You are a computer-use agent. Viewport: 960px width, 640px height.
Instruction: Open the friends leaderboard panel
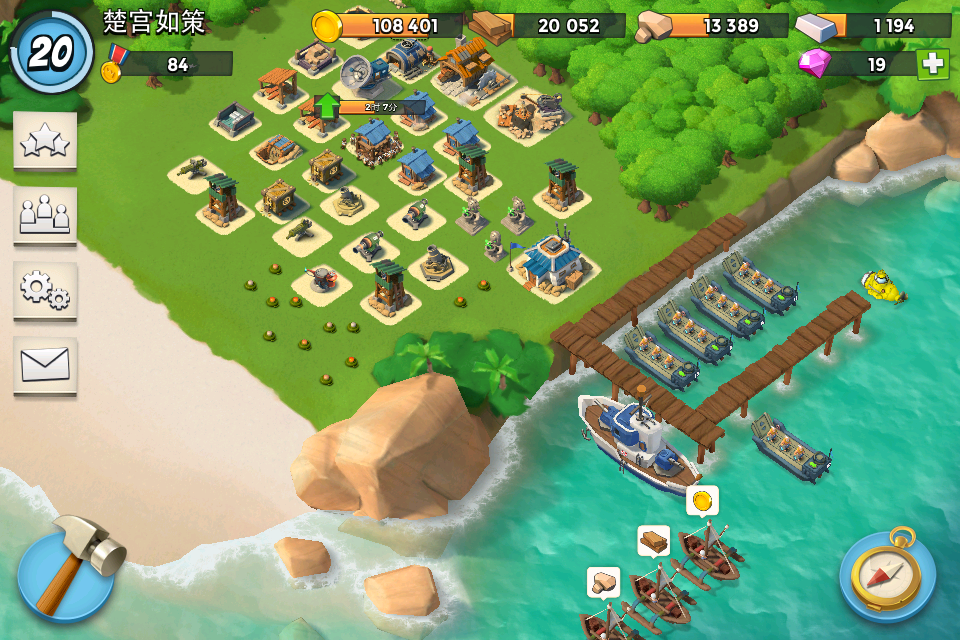[45, 215]
